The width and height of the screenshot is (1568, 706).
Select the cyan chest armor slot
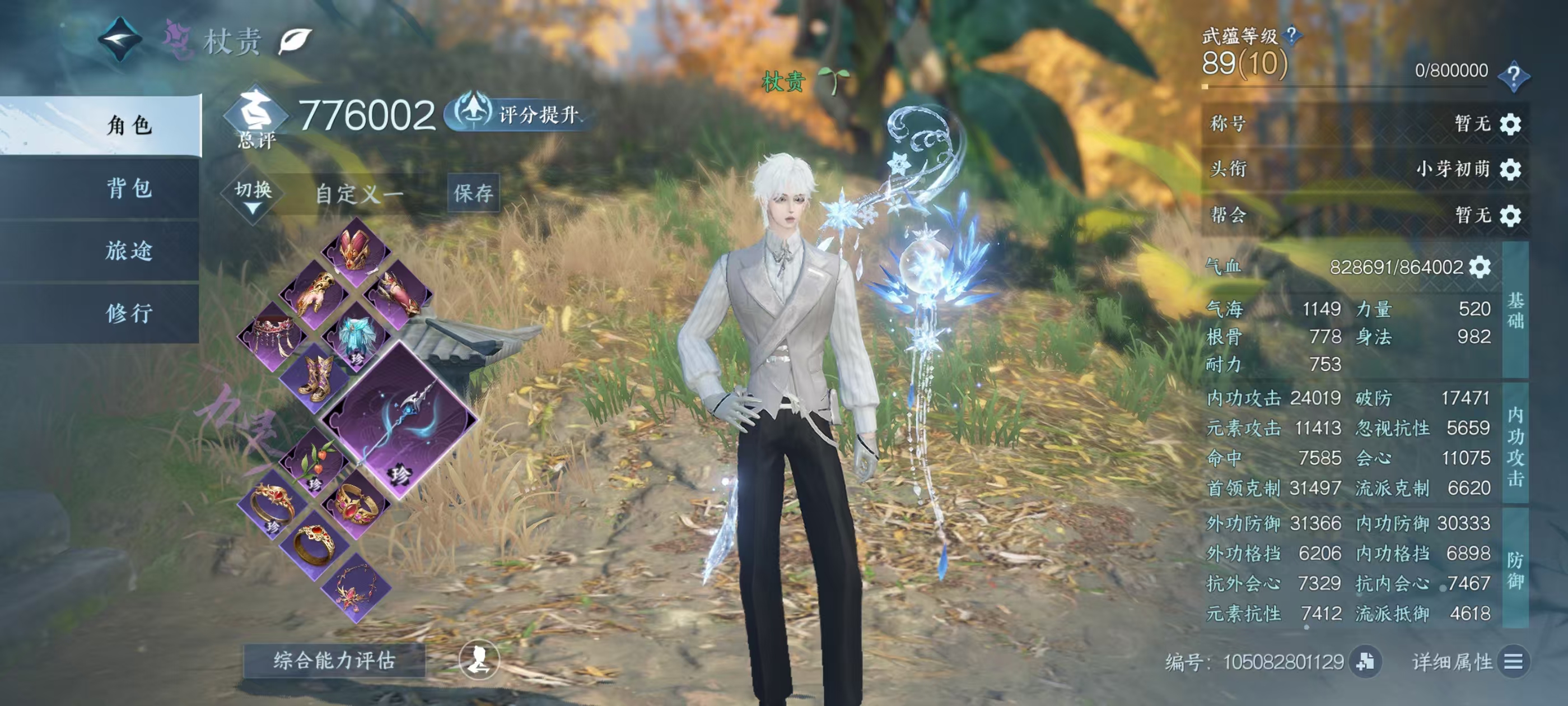pos(356,335)
